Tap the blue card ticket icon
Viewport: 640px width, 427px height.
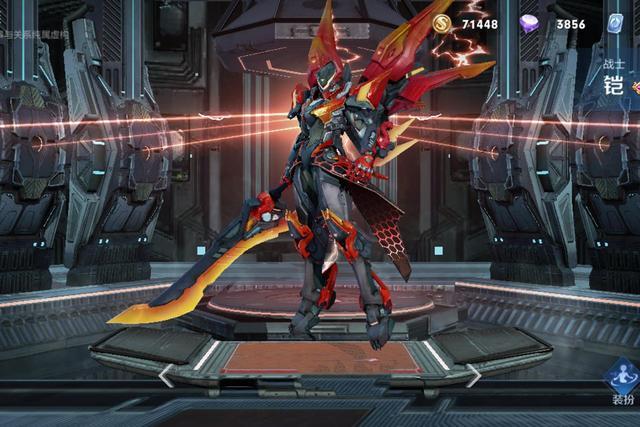[617, 25]
